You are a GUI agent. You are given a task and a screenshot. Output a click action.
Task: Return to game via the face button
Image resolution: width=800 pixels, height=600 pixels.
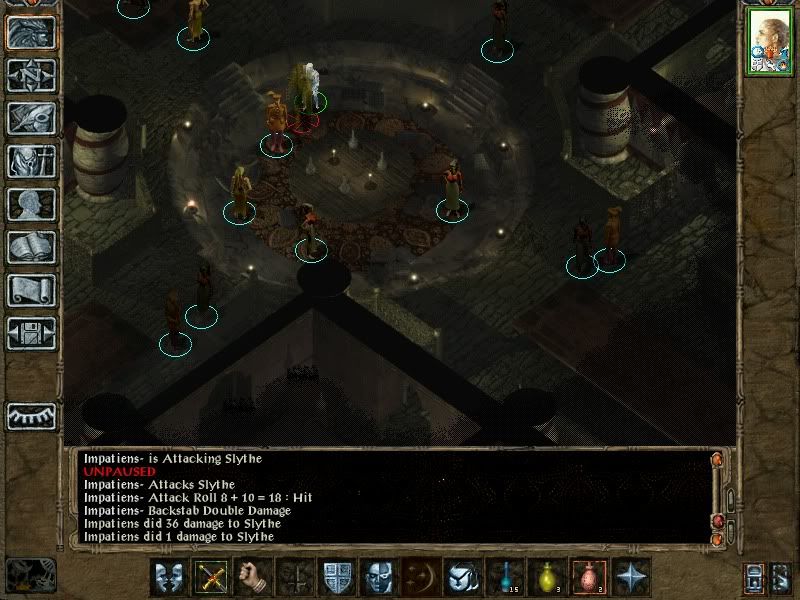click(31, 33)
